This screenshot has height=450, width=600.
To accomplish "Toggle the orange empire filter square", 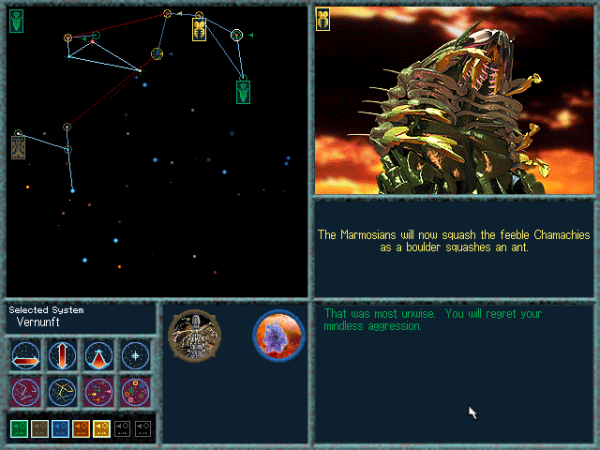I will tap(81, 428).
